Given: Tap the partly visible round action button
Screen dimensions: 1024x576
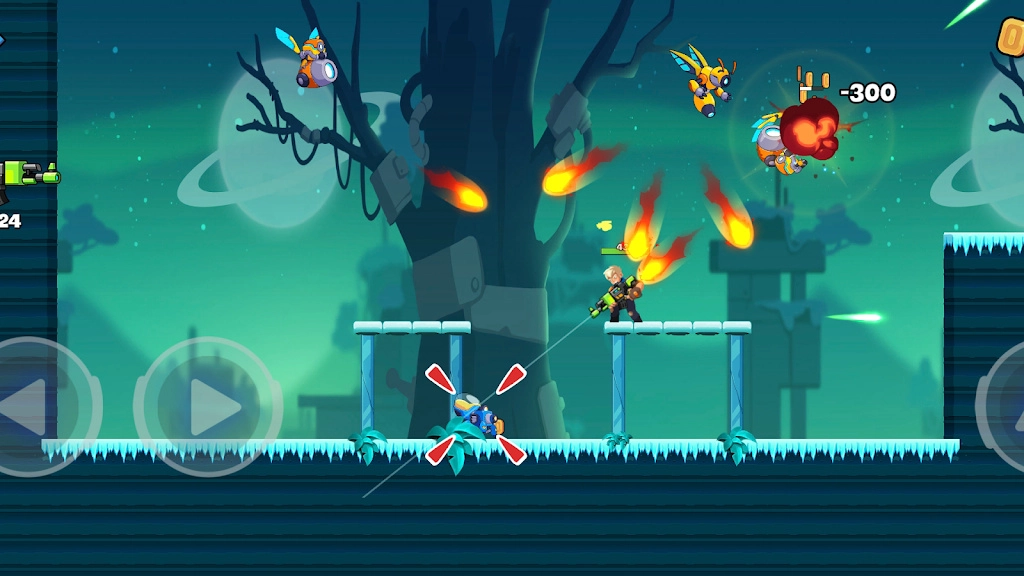Looking at the screenshot, I should tap(1005, 407).
